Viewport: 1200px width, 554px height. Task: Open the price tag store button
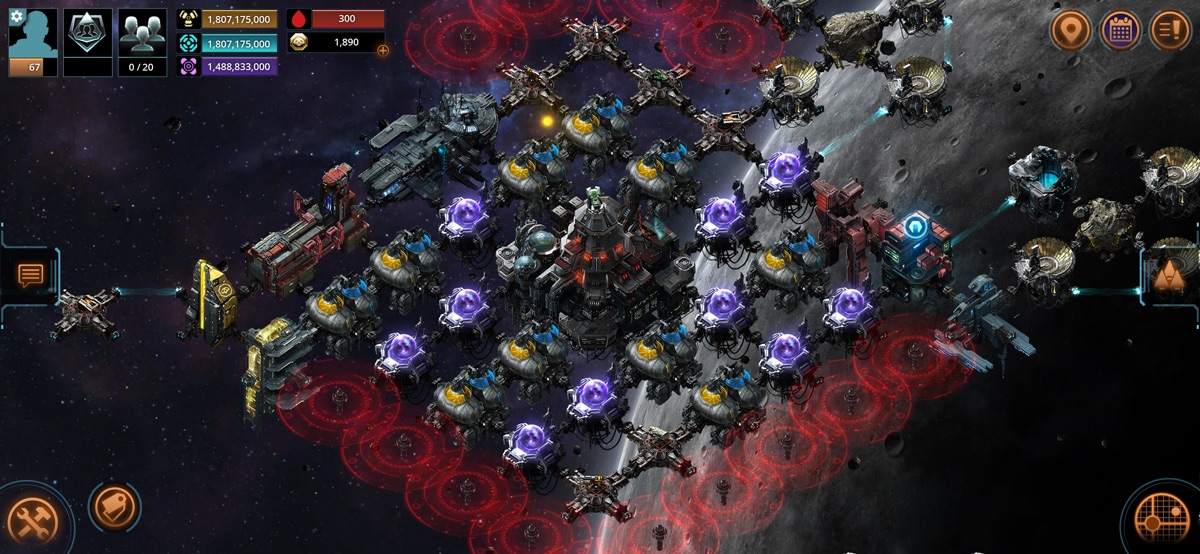[113, 508]
